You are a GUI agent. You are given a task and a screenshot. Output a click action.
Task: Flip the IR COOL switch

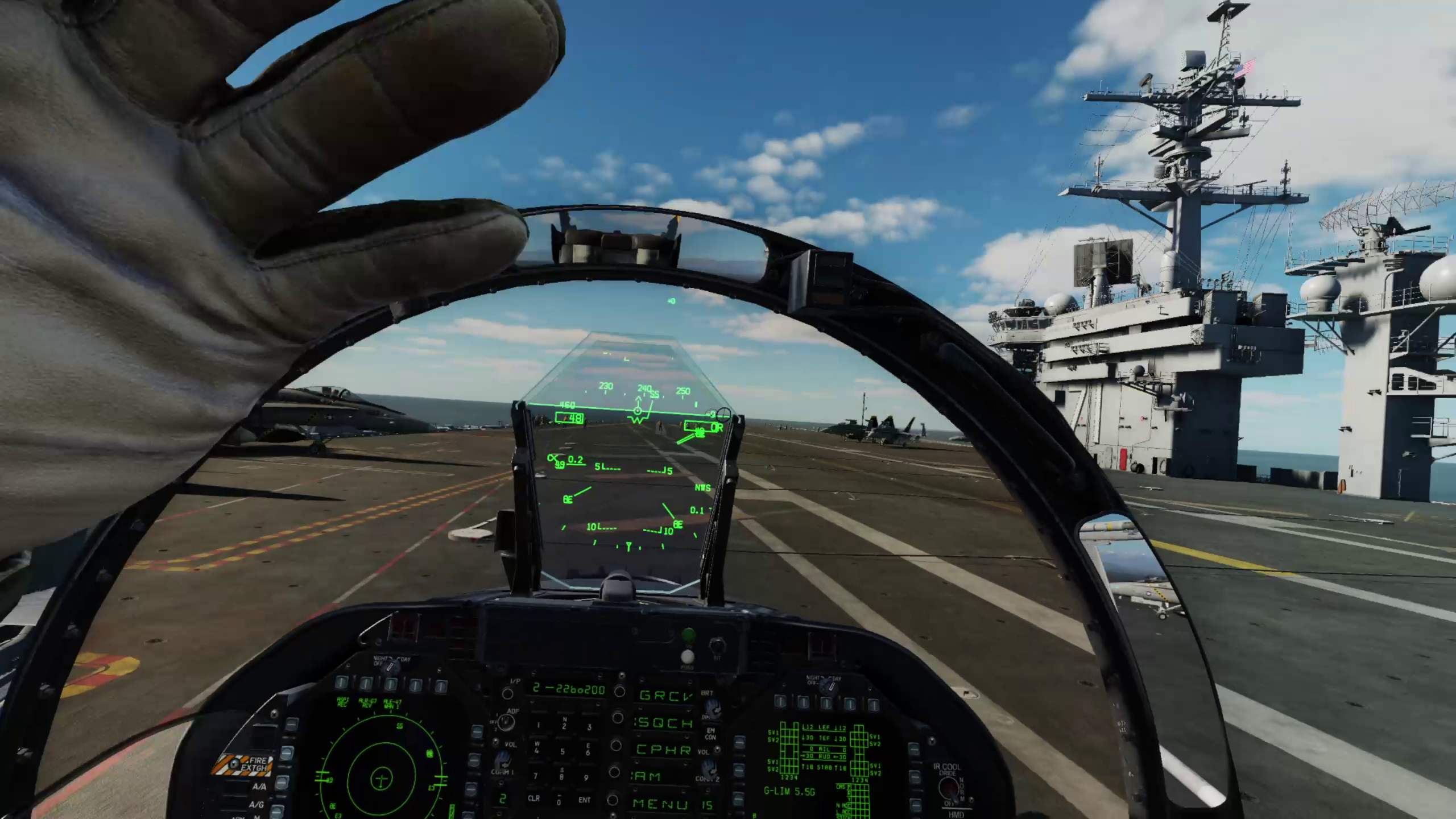point(948,788)
